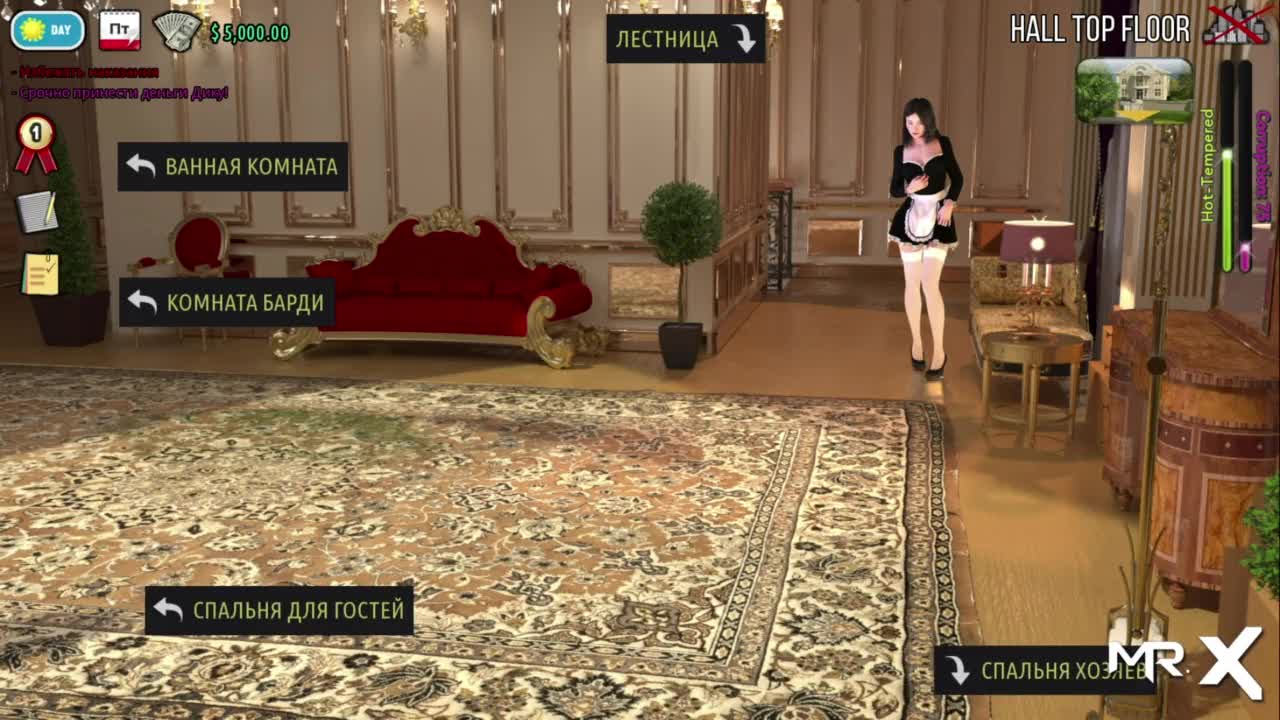The height and width of the screenshot is (720, 1280).
Task: Go to Комната Барди
Action: [227, 302]
